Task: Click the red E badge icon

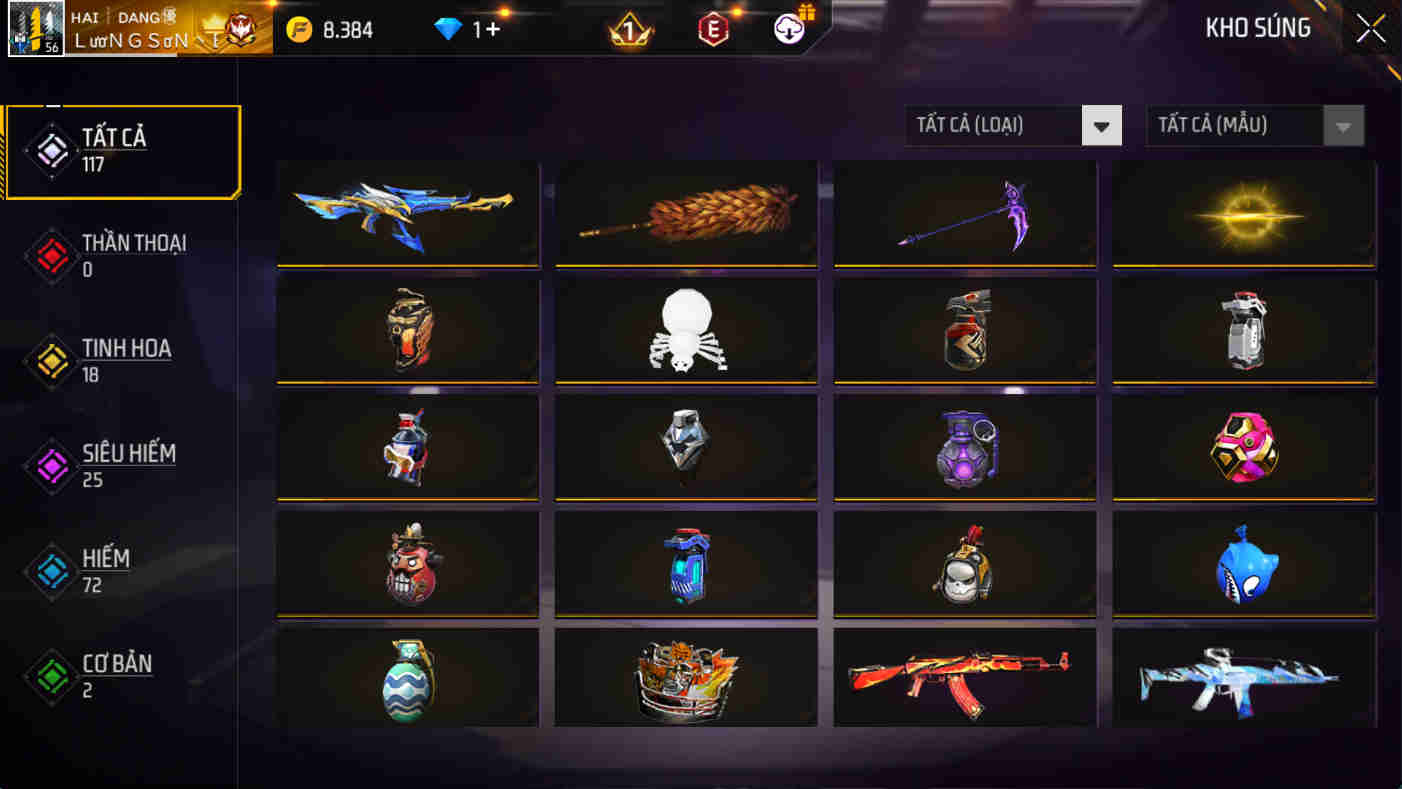Action: [x=712, y=29]
